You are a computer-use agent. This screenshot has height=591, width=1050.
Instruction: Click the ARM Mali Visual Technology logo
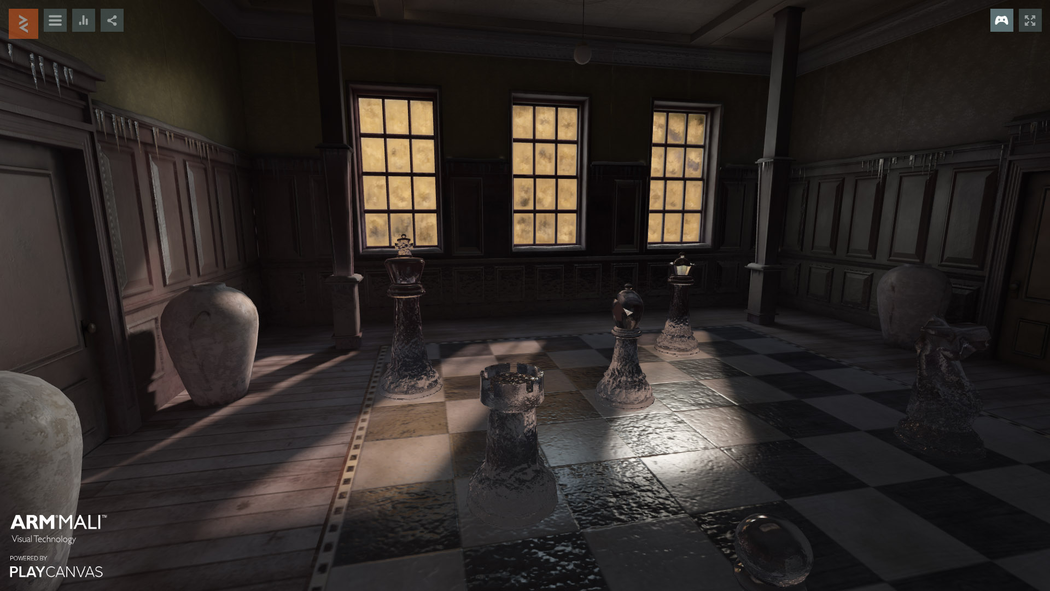tap(58, 527)
